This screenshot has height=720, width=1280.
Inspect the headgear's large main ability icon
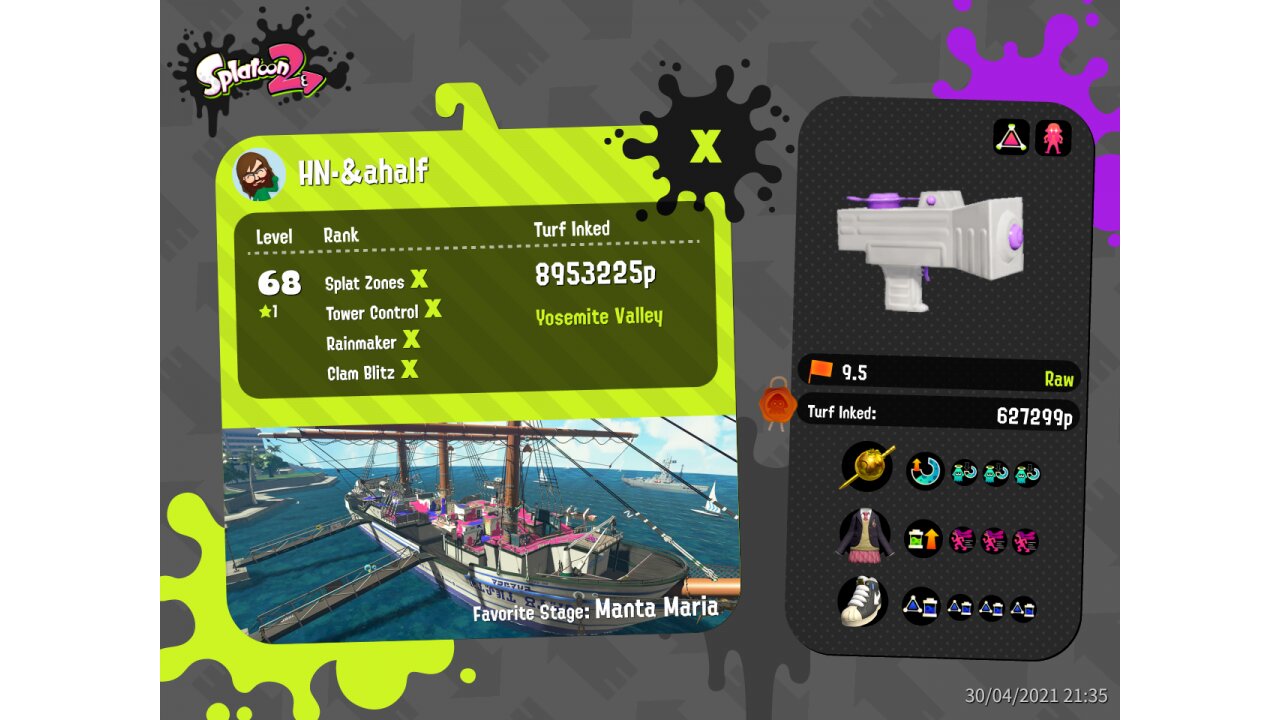coord(924,470)
